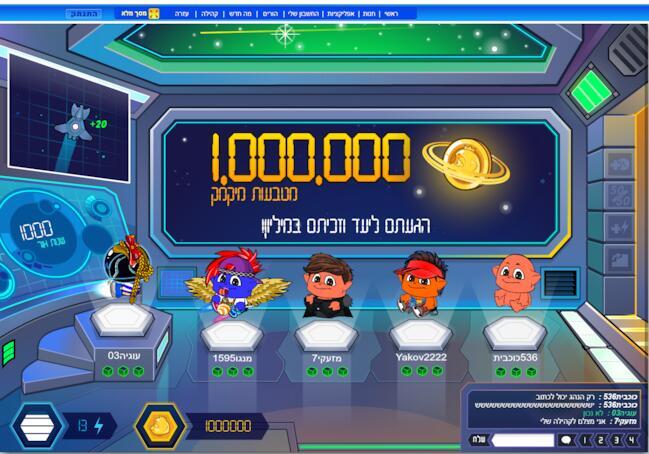Select chat preset number 3
This screenshot has width=649, height=454.
tap(618, 439)
